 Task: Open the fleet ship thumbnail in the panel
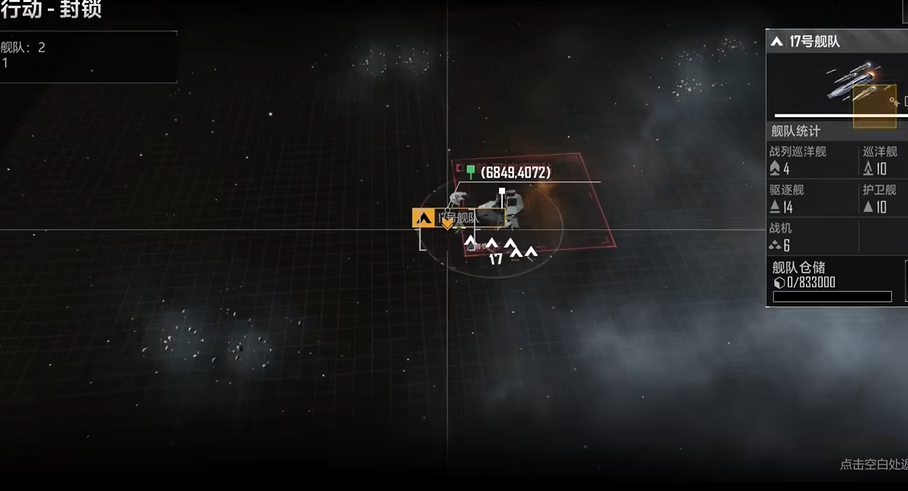(850, 84)
